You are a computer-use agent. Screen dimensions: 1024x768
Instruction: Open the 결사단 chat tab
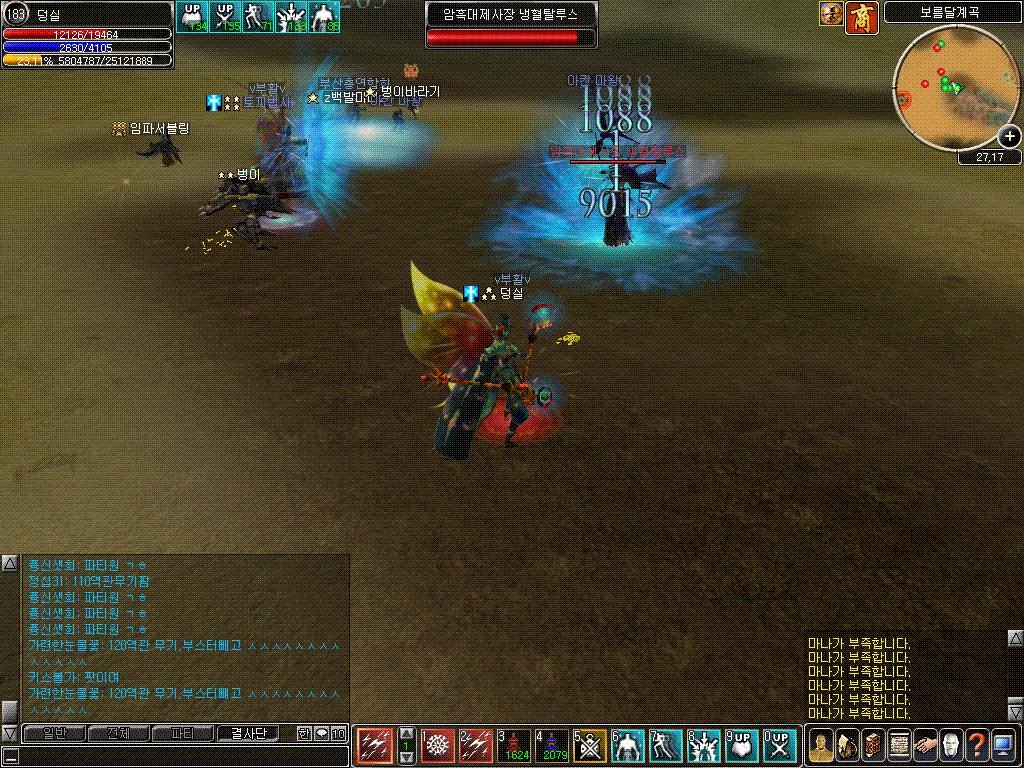[246, 733]
